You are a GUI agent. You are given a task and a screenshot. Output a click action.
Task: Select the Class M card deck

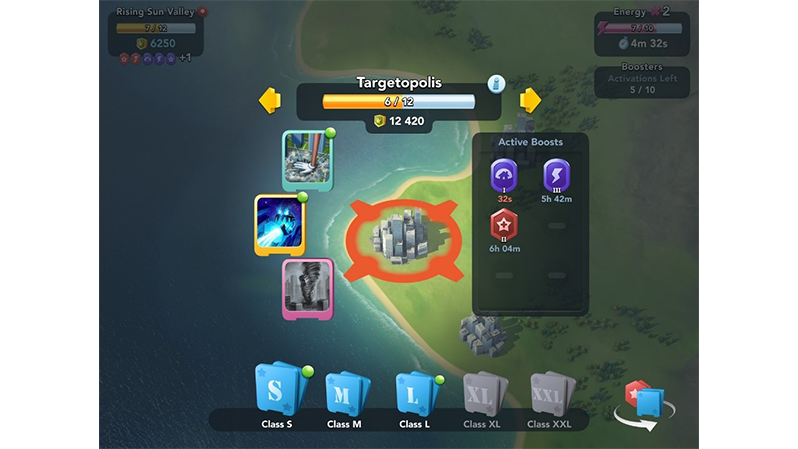[343, 393]
